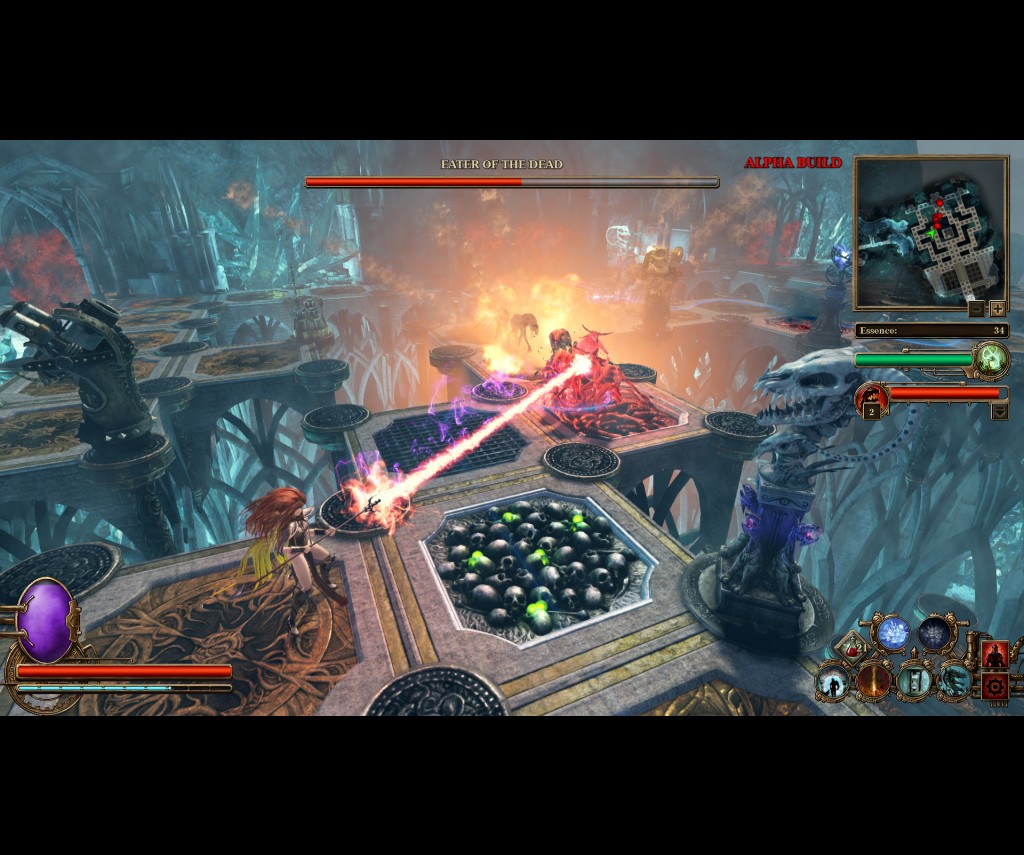Click the green glowing spirit icon
Screen dimensions: 1024x855
pos(992,359)
